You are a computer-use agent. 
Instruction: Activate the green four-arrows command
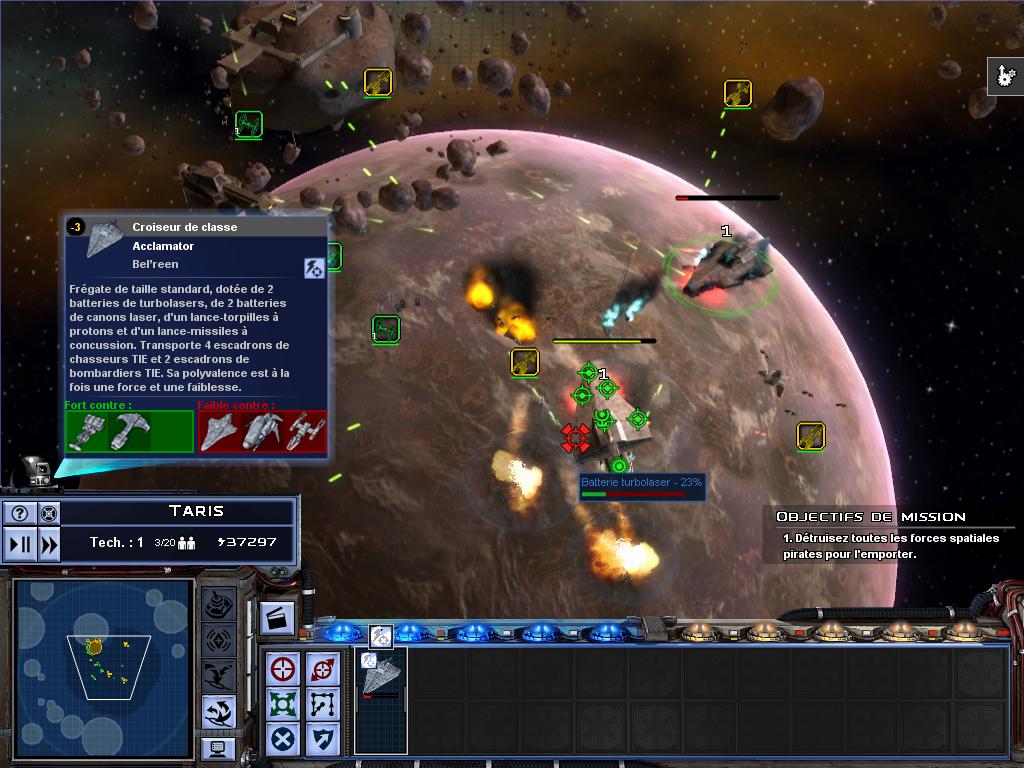tap(284, 703)
